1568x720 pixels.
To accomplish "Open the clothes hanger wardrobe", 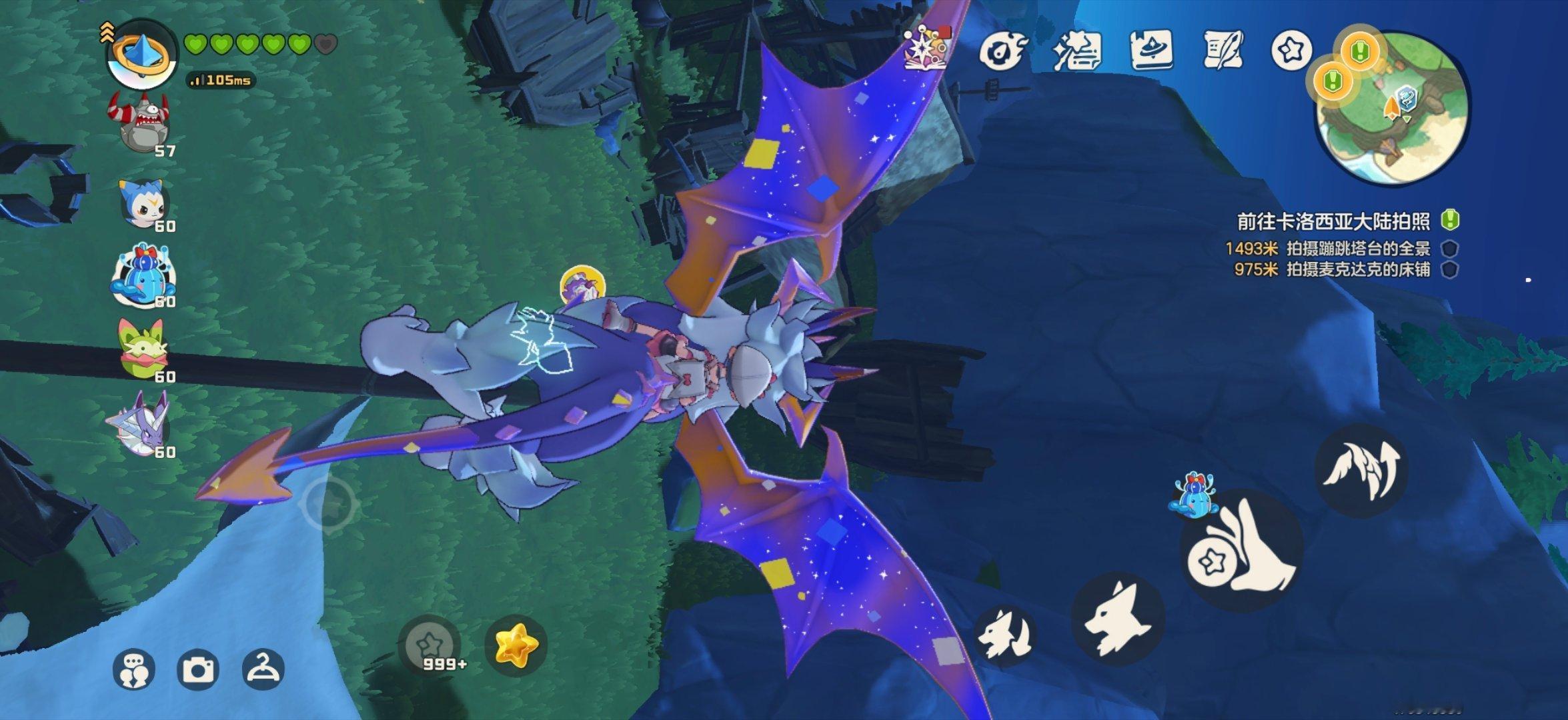I will [x=263, y=669].
